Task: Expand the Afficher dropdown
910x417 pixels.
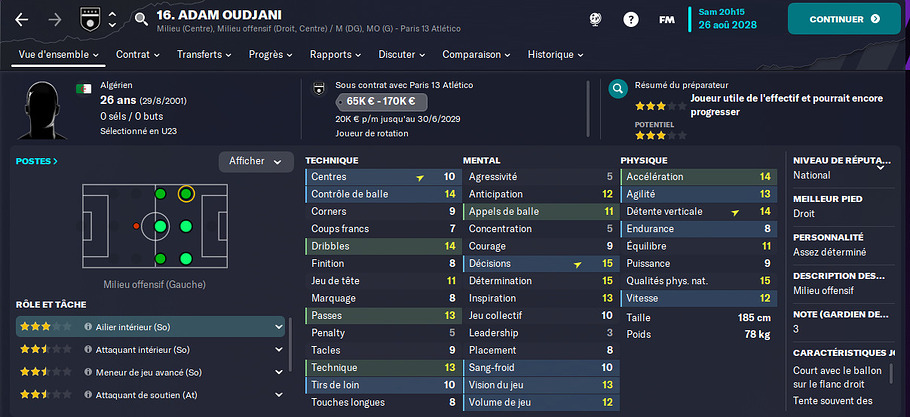Action: click(x=255, y=162)
